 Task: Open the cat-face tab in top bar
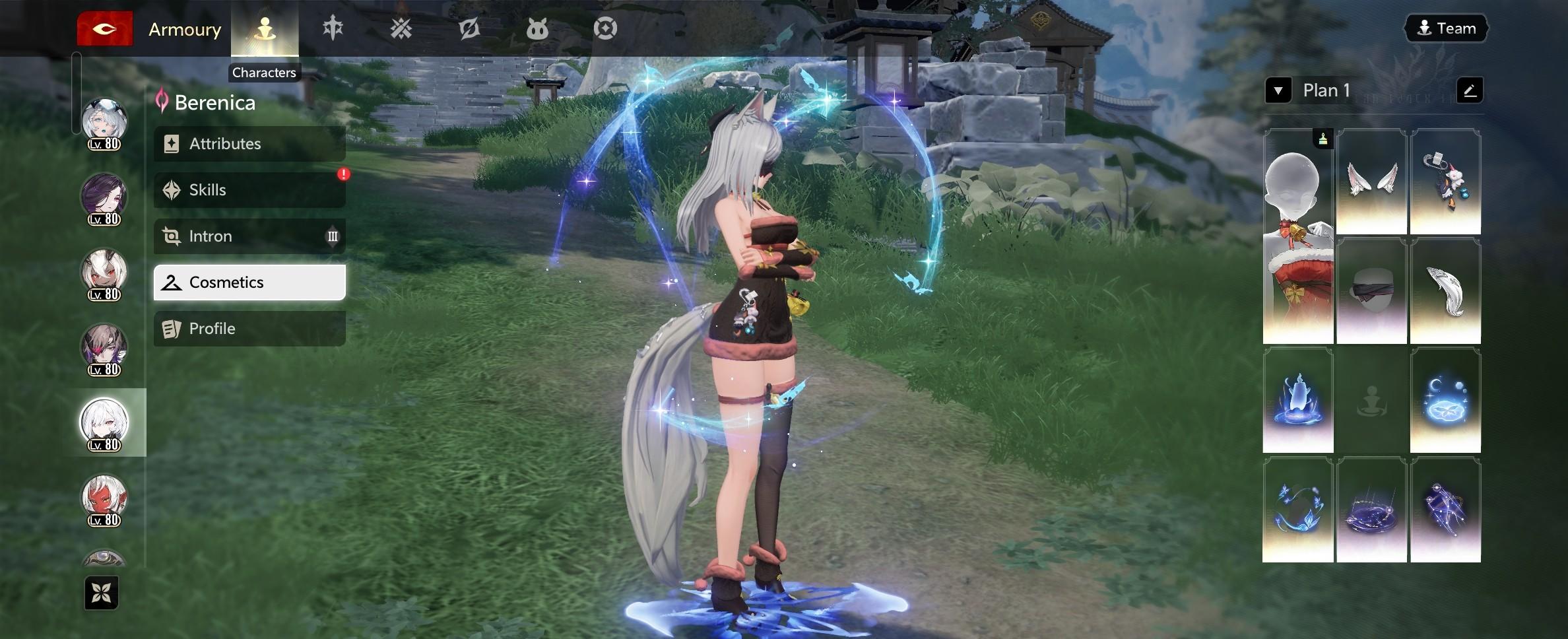coord(537,29)
